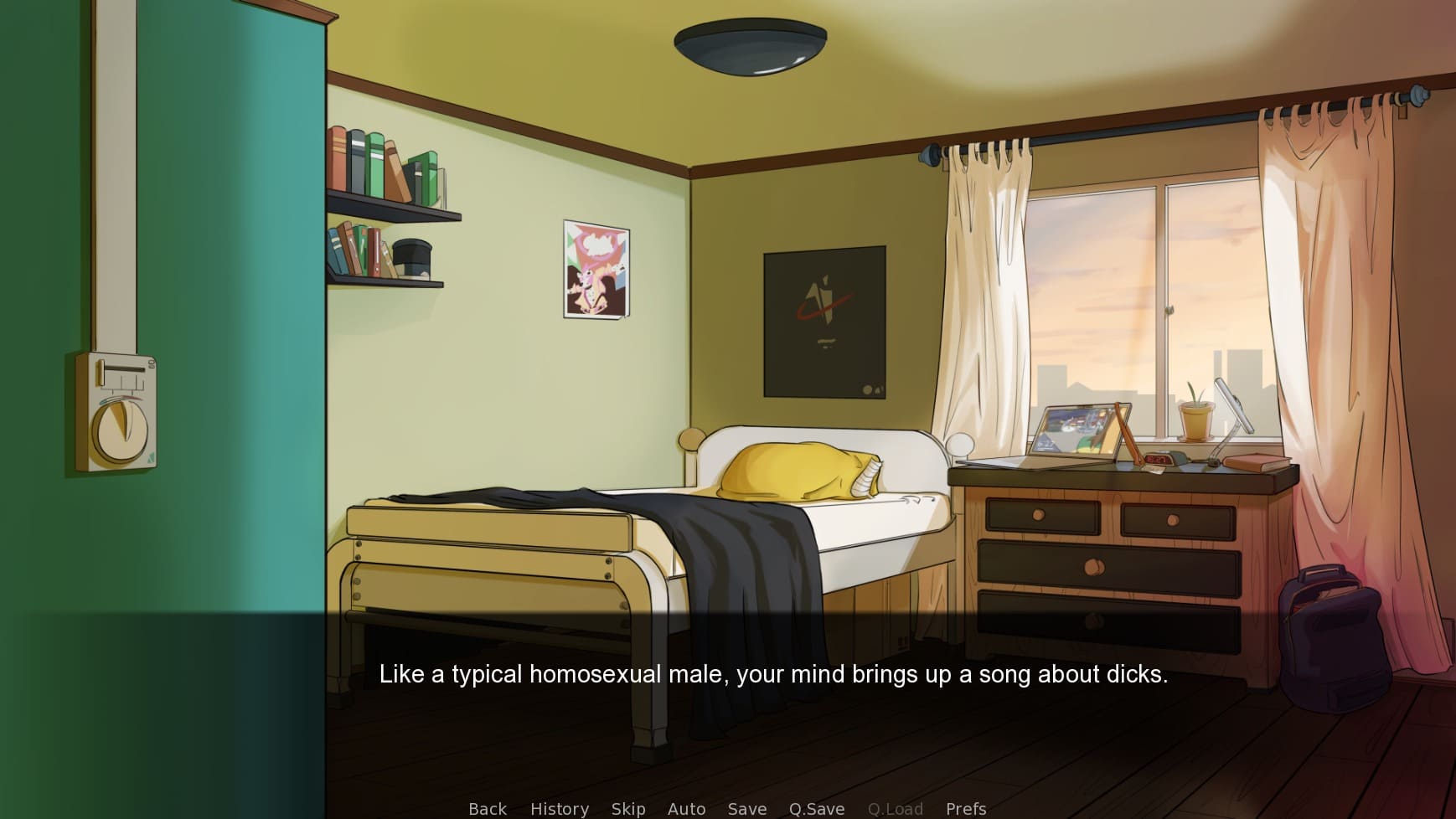Open the Save menu
The image size is (1456, 819).
747,808
